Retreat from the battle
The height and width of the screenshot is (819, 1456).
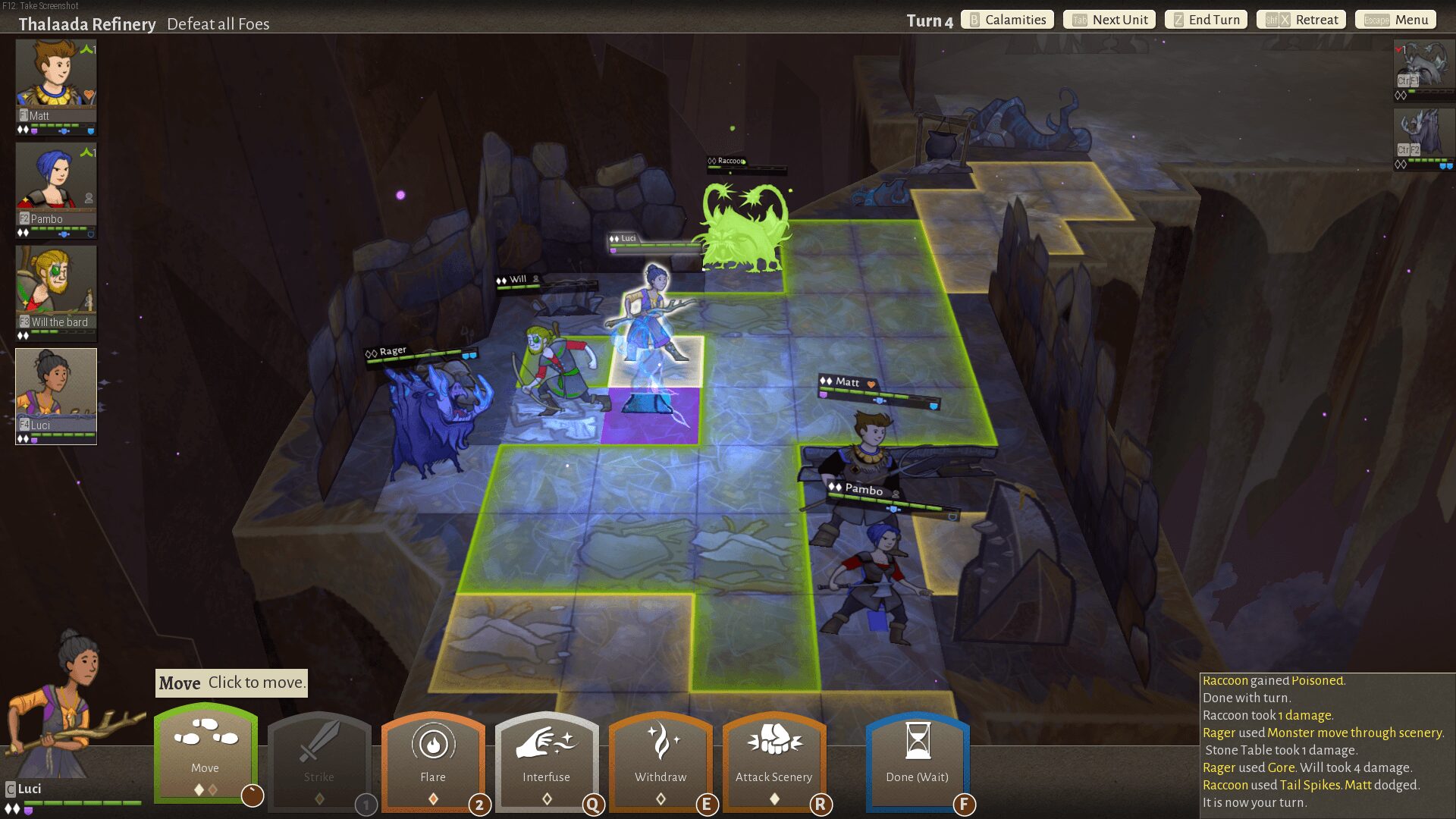[1301, 20]
